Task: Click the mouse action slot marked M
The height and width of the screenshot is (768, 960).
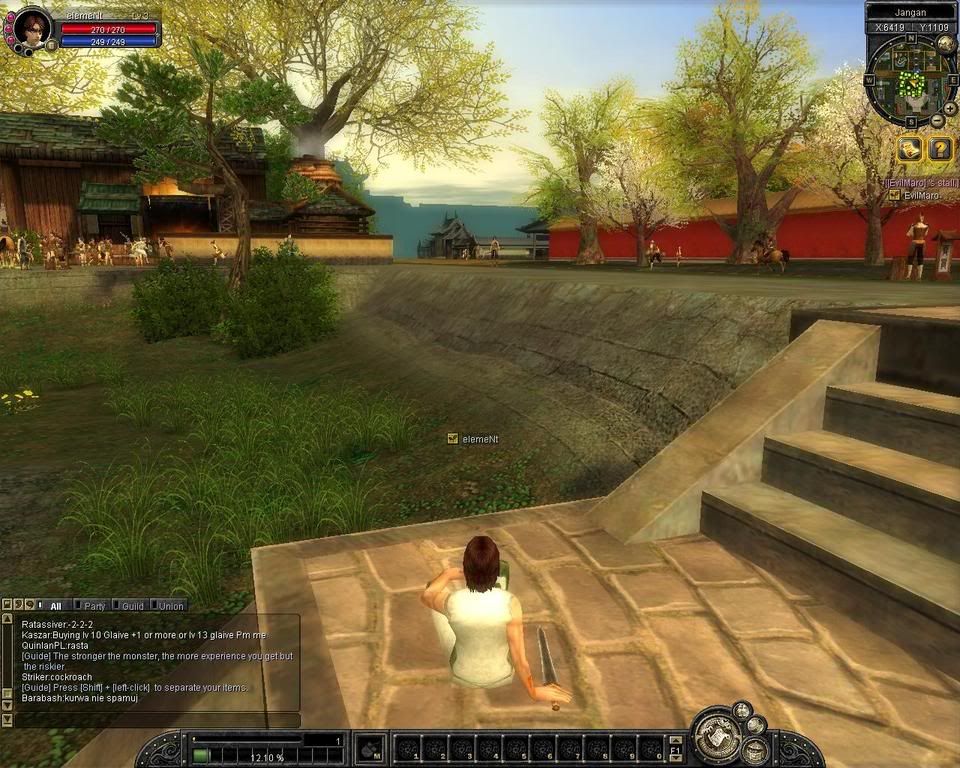Action: coord(370,748)
